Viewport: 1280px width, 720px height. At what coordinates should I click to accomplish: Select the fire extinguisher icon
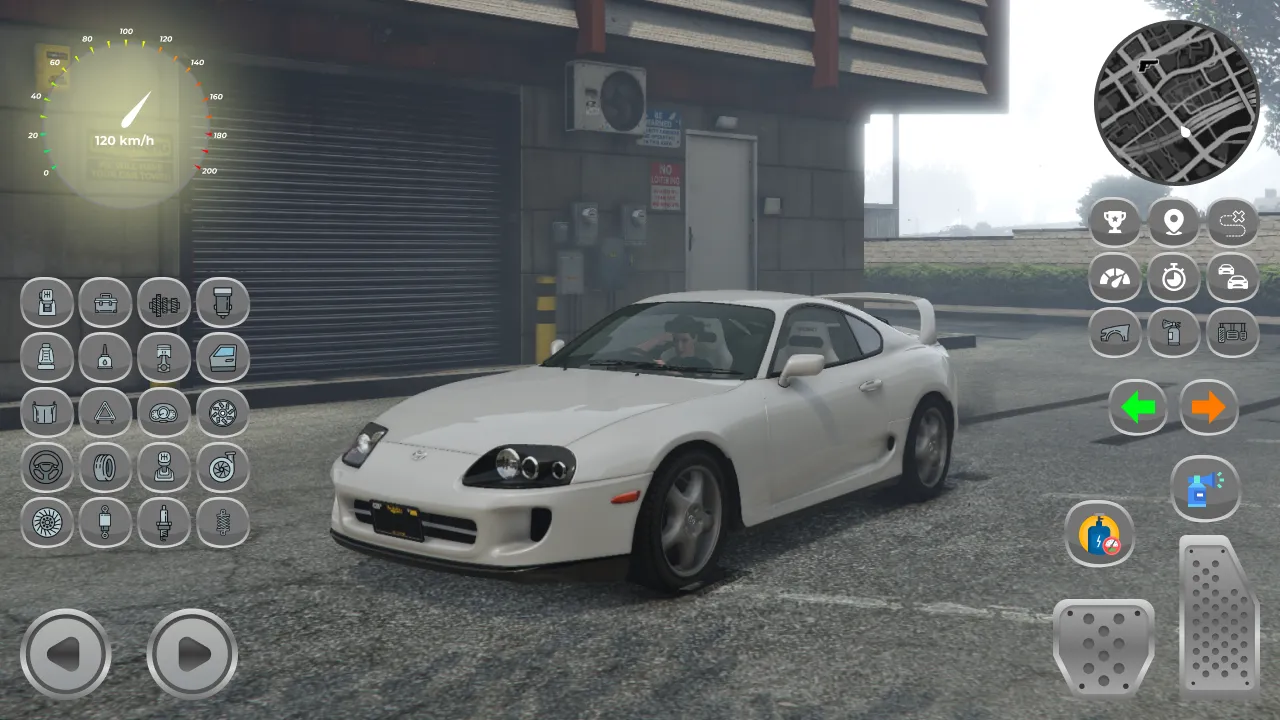1174,334
